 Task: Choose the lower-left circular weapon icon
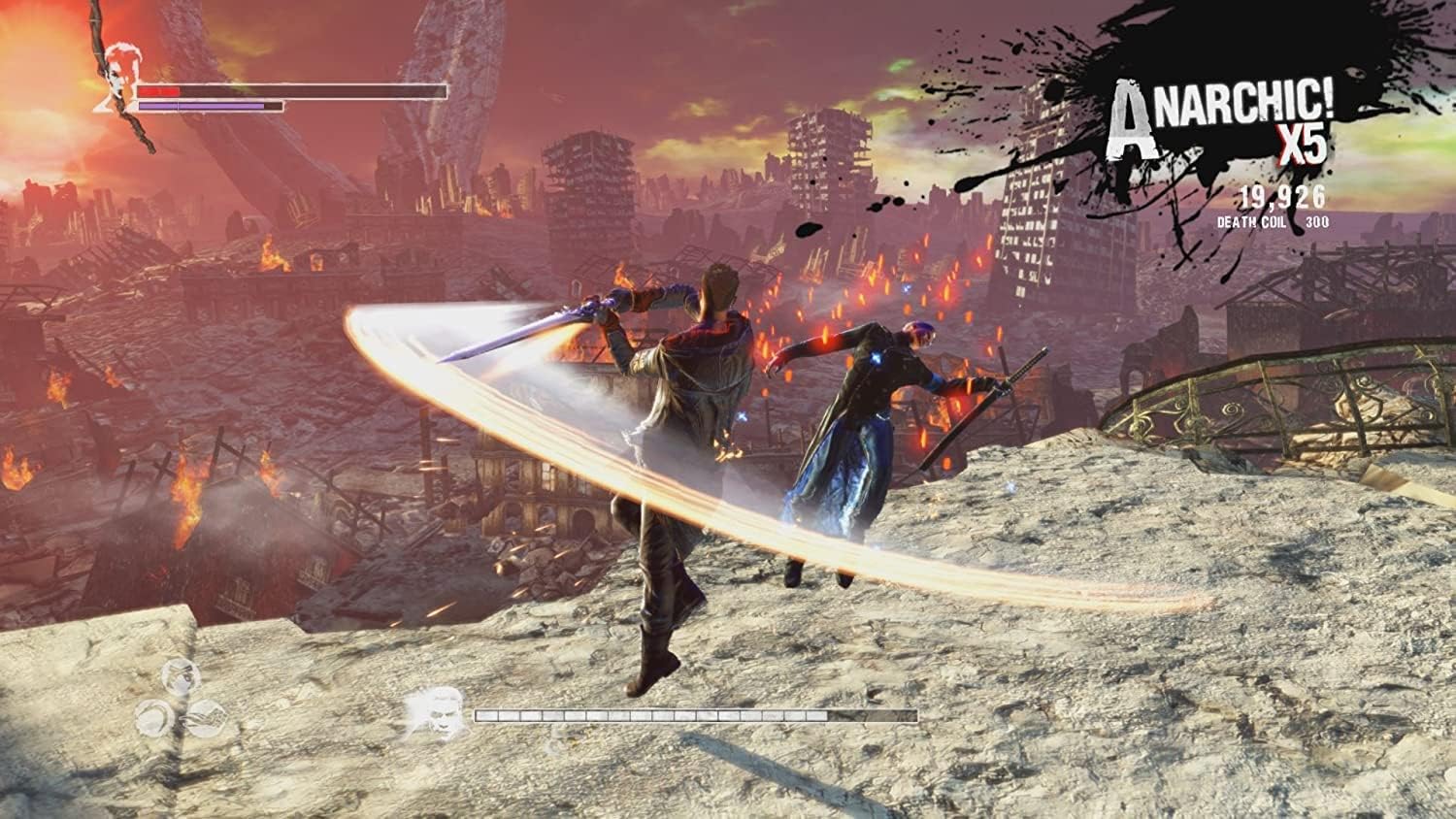pyautogui.click(x=155, y=716)
